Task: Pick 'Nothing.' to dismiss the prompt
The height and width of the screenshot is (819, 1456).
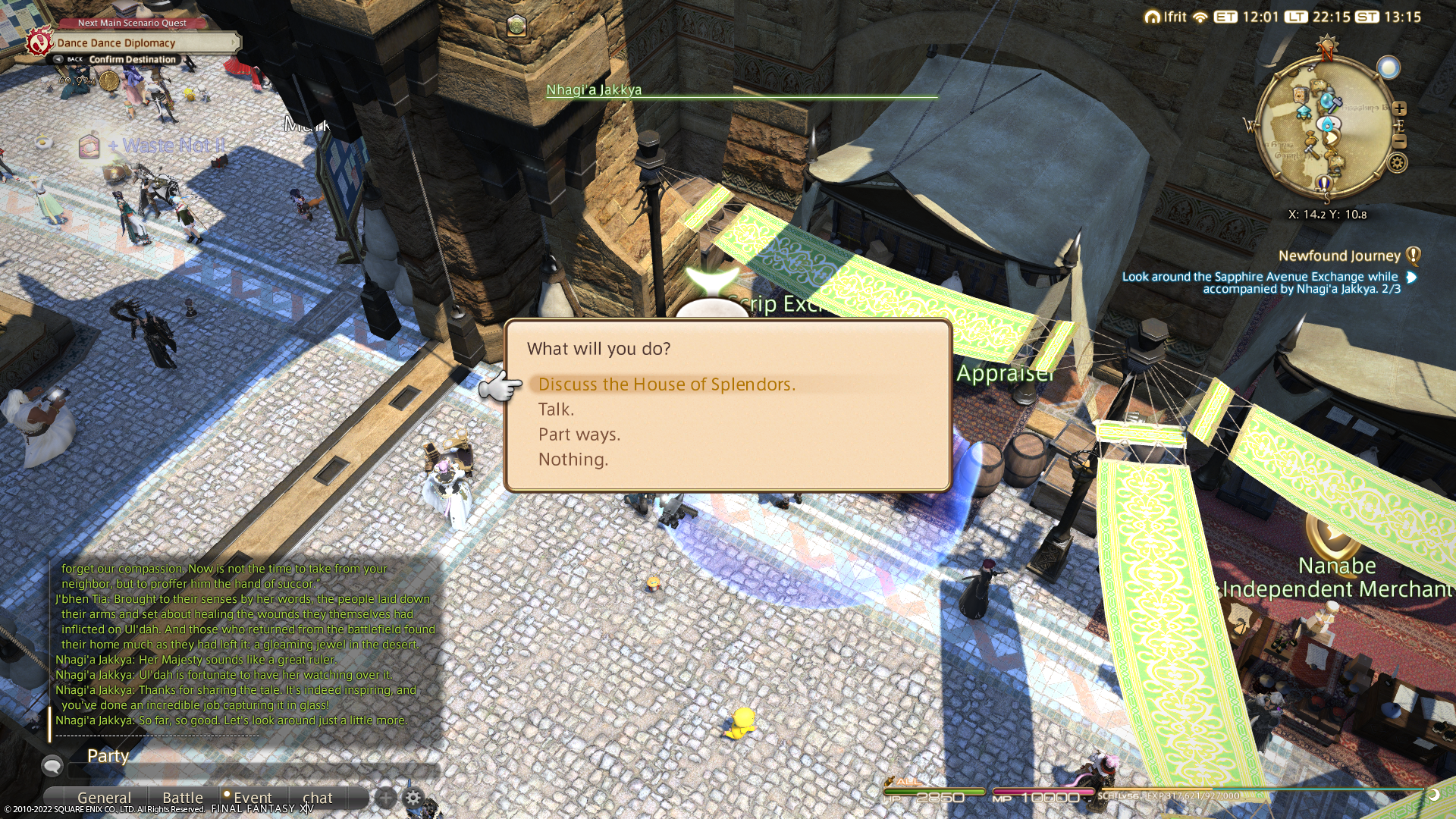Action: (x=573, y=460)
